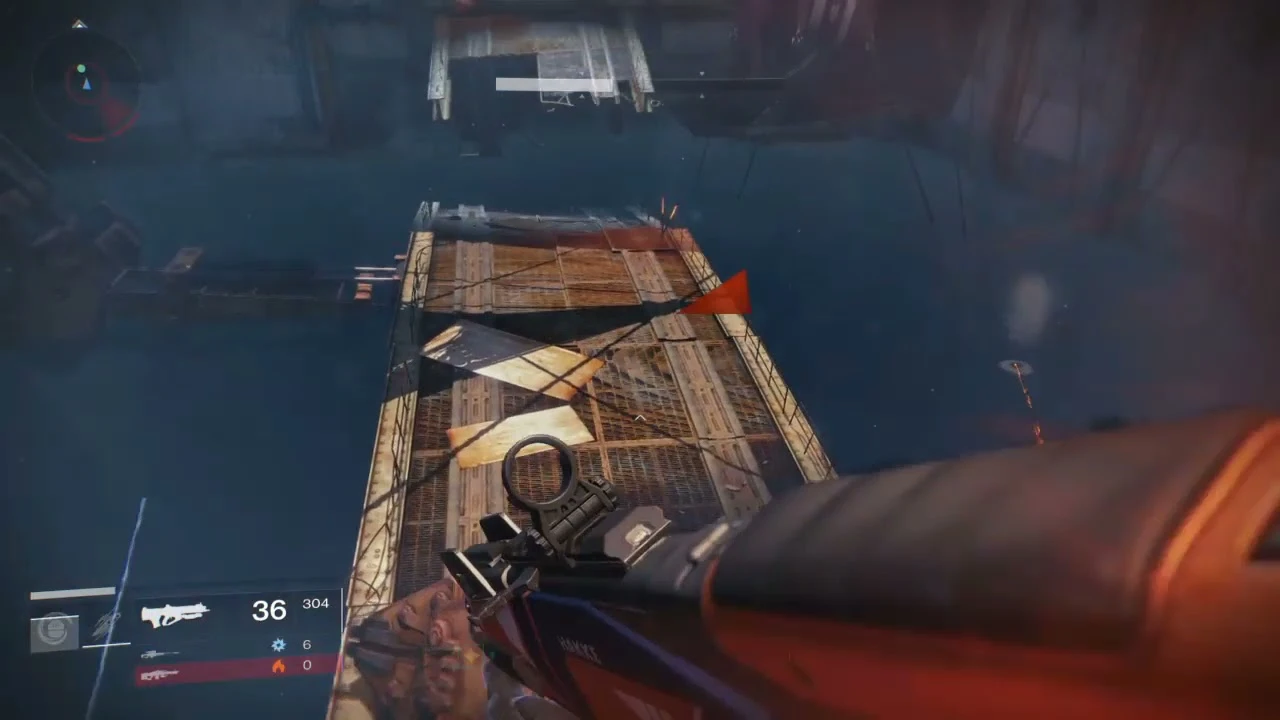The image size is (1280, 720).
Task: Click the special ammo count showing 6
Action: point(307,644)
